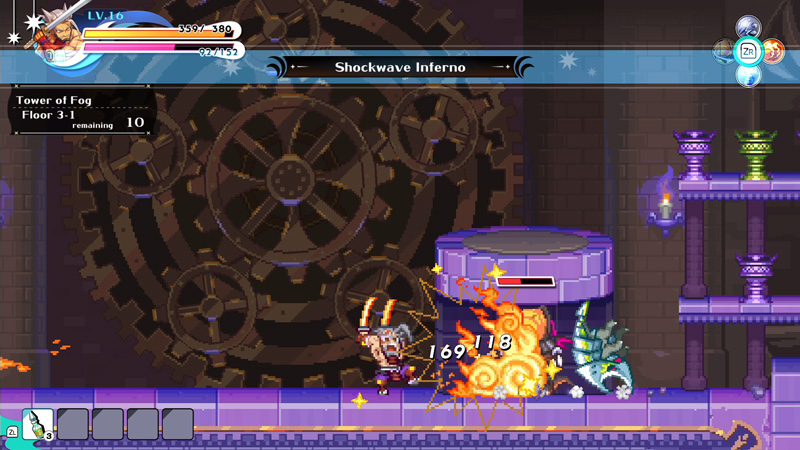Choose the dimmed left skill orb
This screenshot has height=450, width=800.
[723, 51]
